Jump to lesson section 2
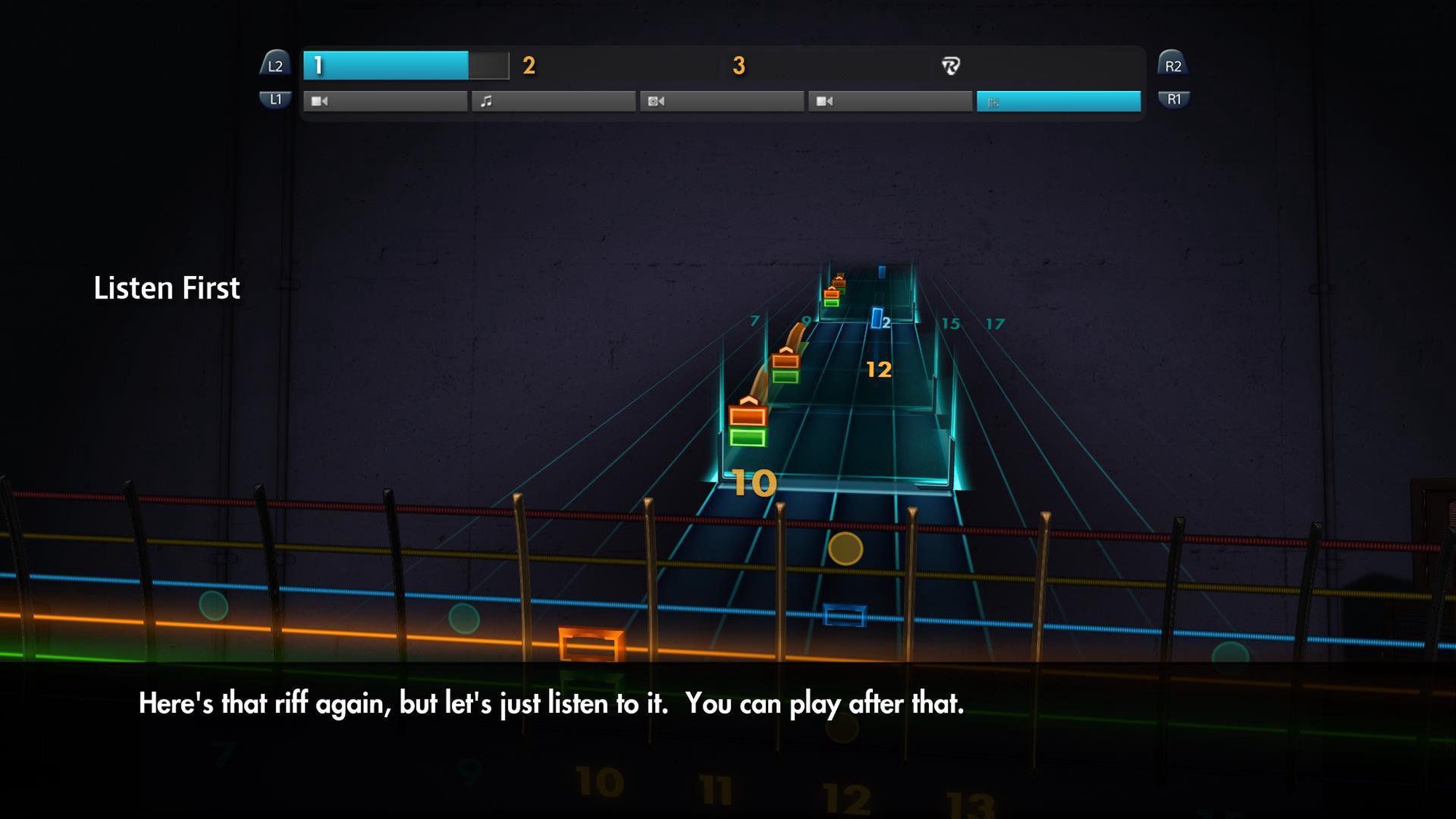Viewport: 1456px width, 819px height. pyautogui.click(x=529, y=66)
